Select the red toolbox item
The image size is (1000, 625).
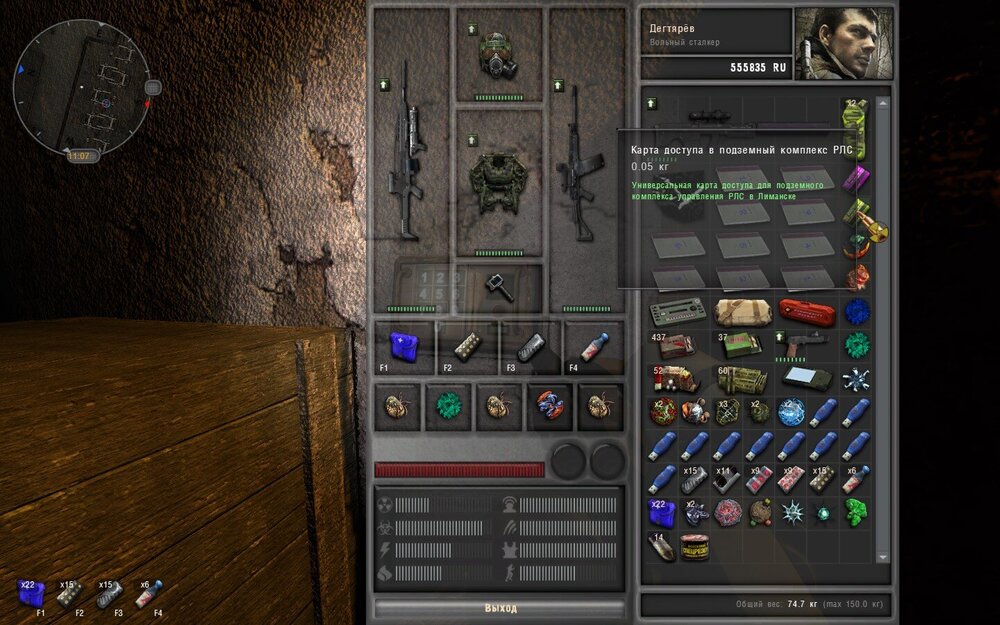807,312
